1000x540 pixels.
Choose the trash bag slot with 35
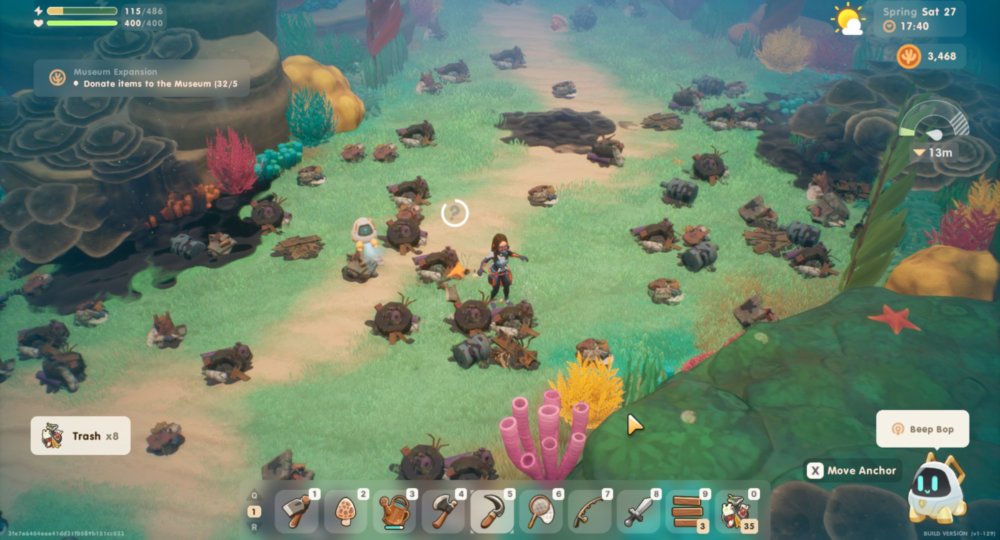pyautogui.click(x=737, y=512)
